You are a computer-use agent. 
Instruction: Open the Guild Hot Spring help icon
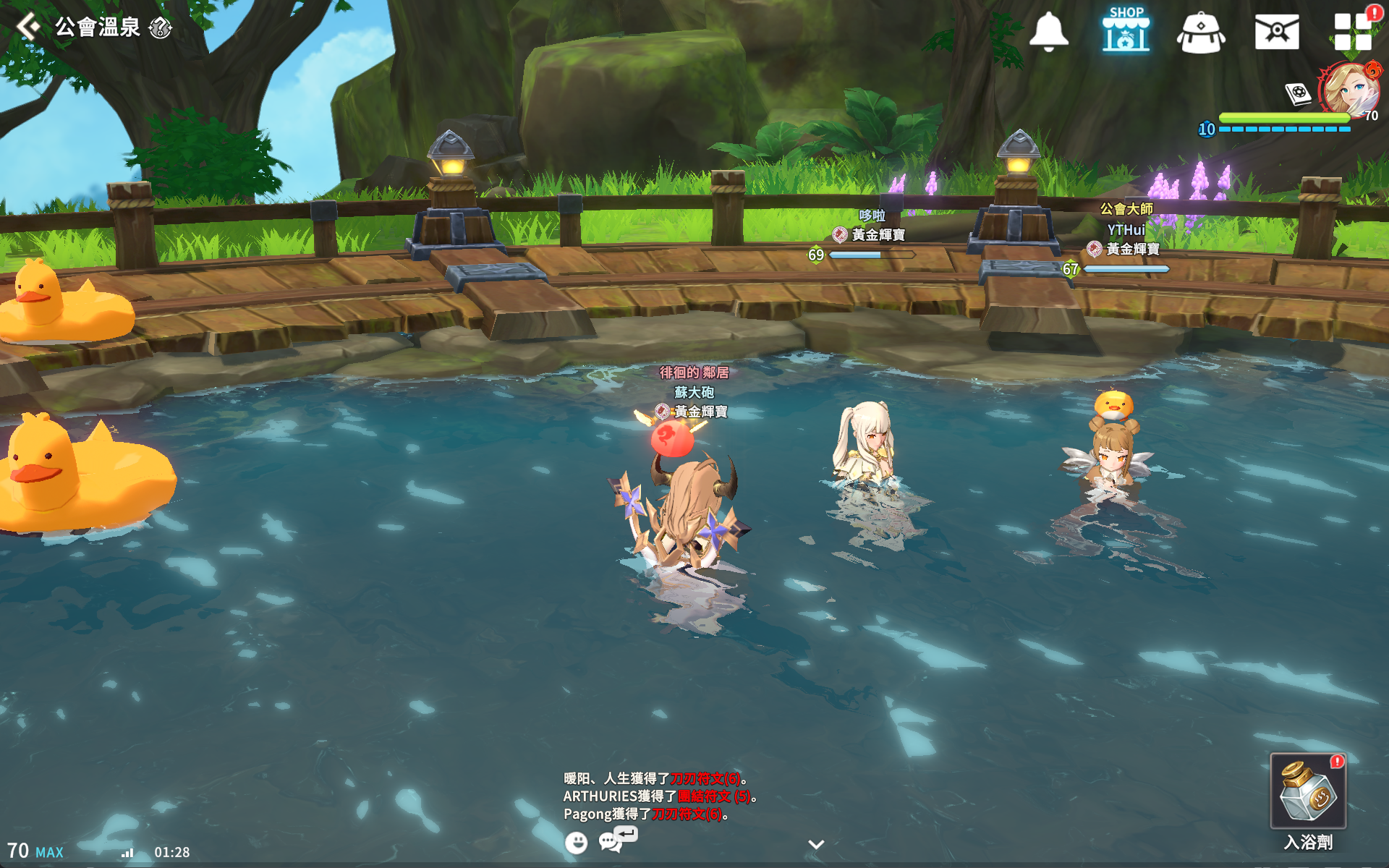(160, 28)
